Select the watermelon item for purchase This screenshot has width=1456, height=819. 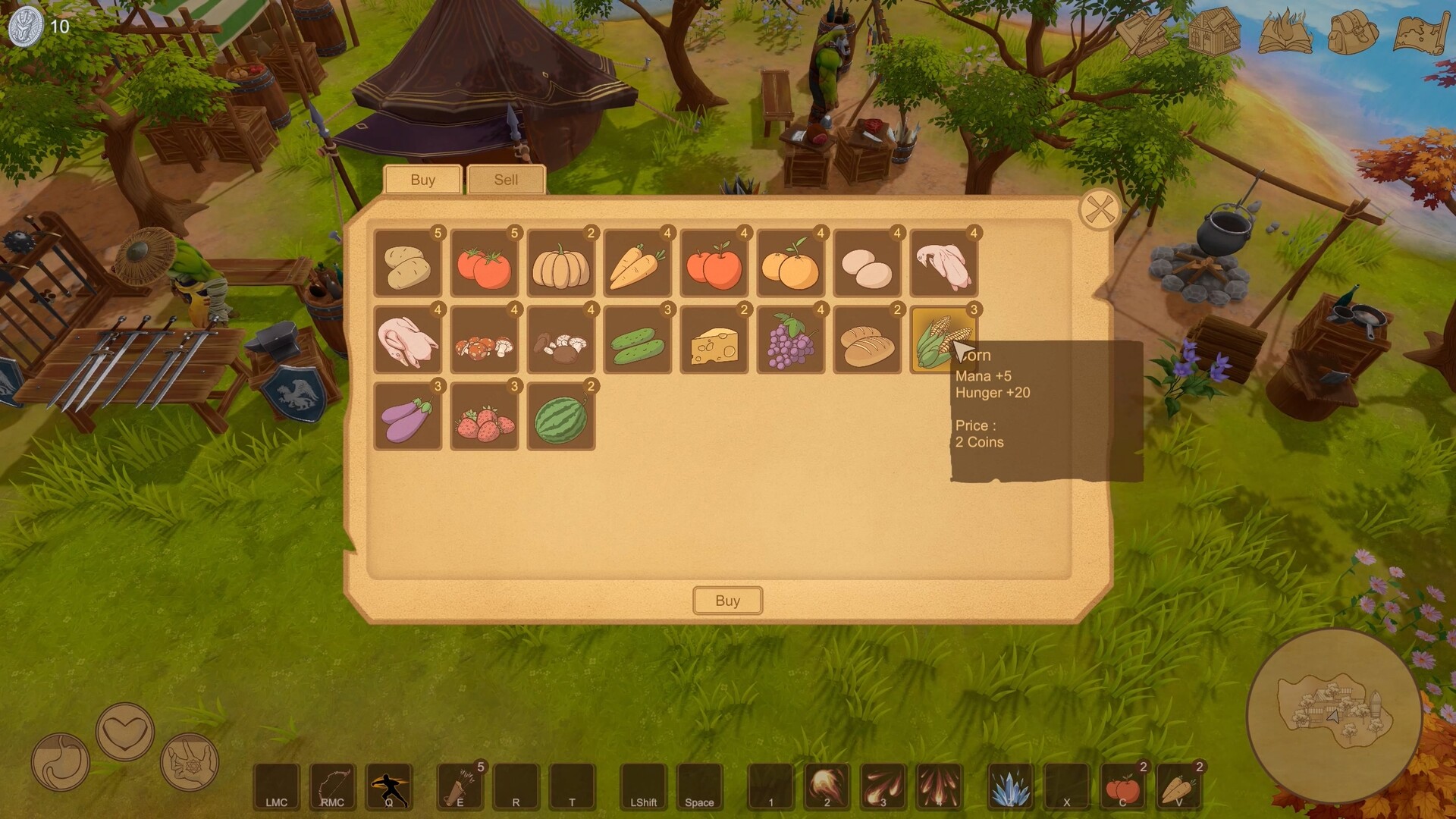pyautogui.click(x=560, y=416)
